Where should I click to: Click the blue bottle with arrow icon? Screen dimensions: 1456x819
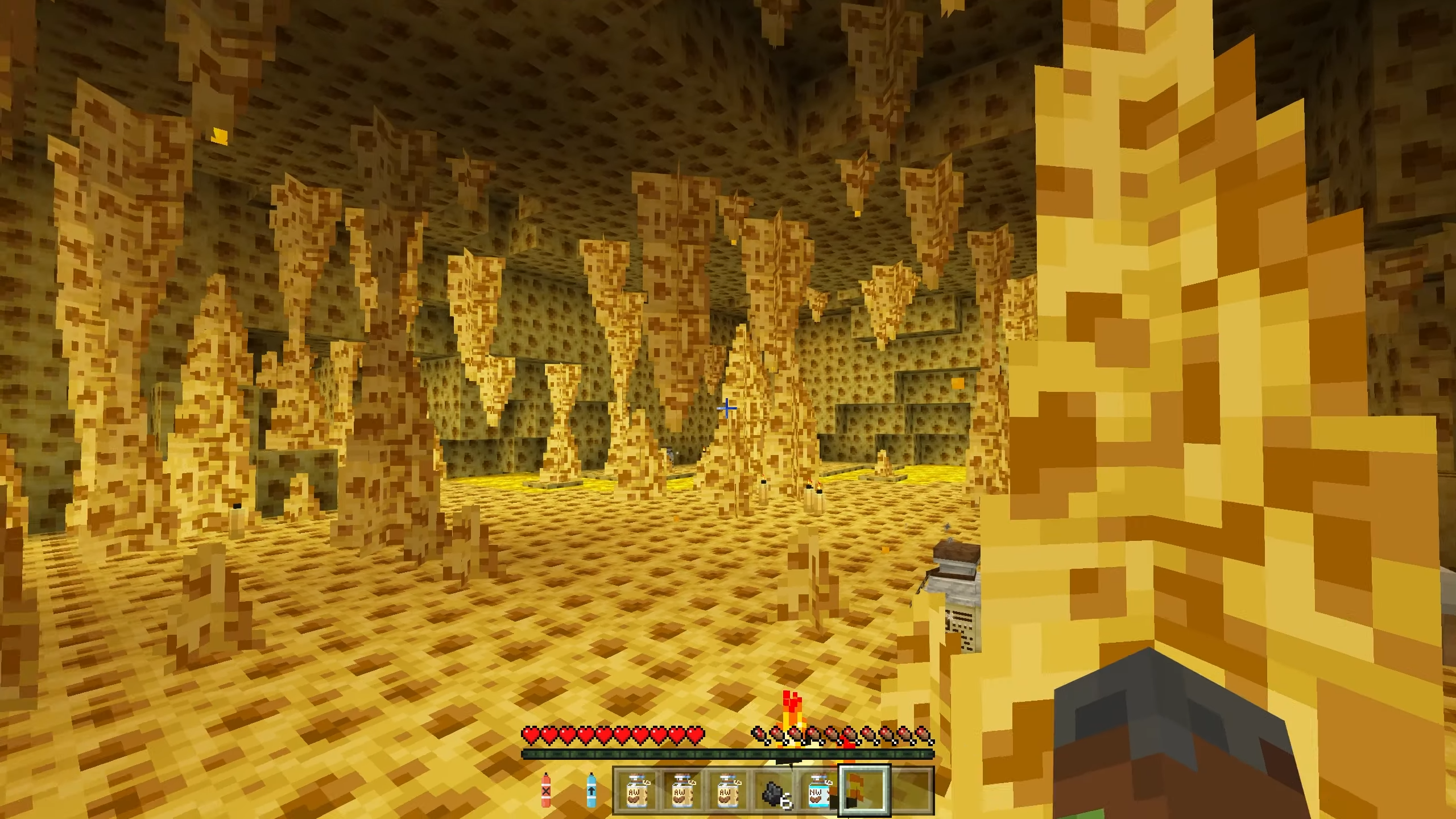591,789
